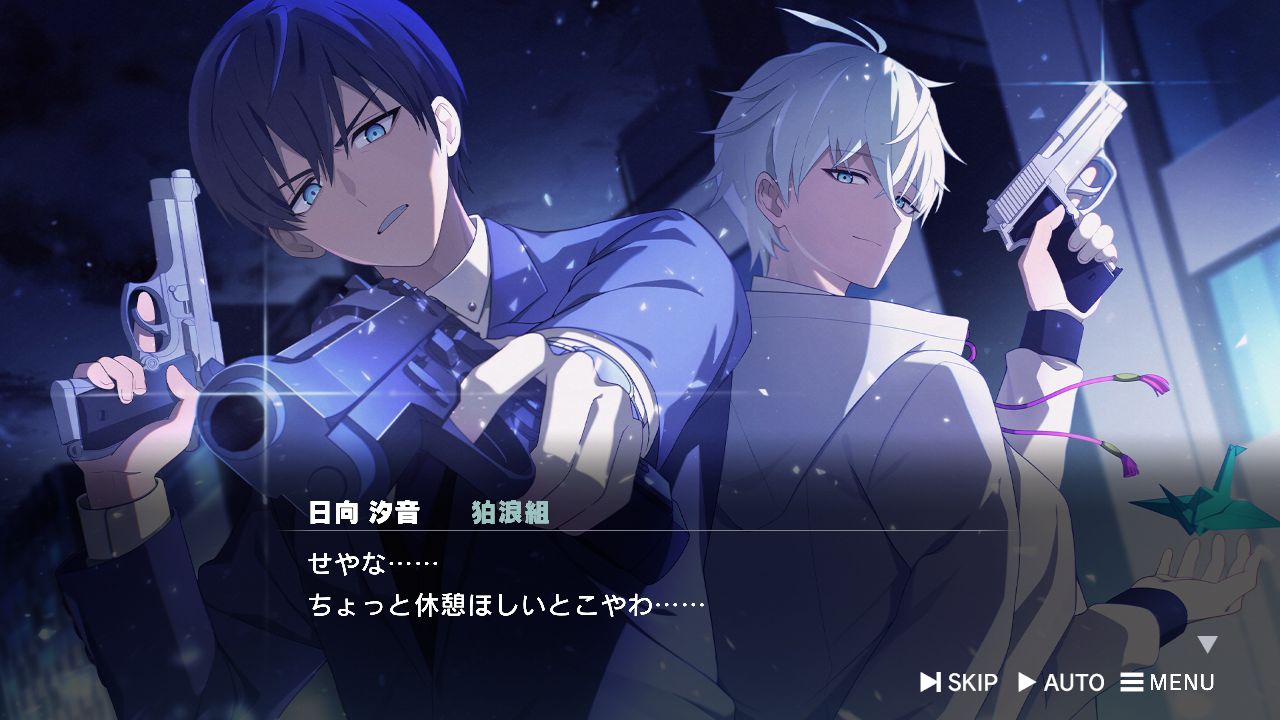Turn on AUTO dialogue playback
The height and width of the screenshot is (720, 1280).
pos(1061,682)
